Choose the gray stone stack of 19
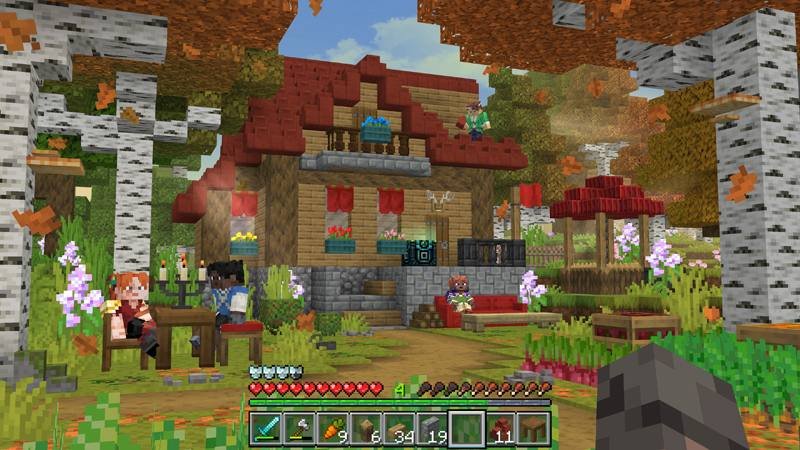The image size is (800, 450). pyautogui.click(x=433, y=428)
